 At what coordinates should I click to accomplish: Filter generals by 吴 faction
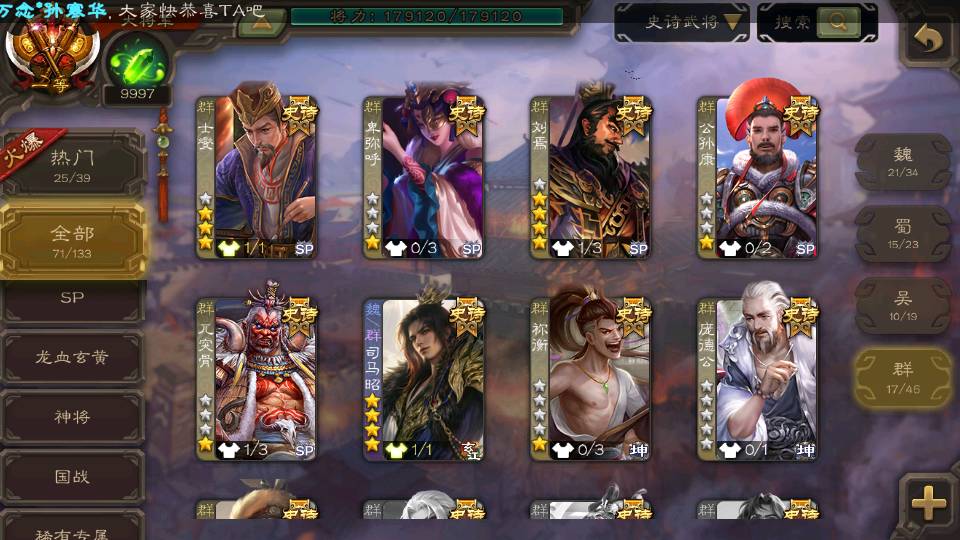point(903,305)
